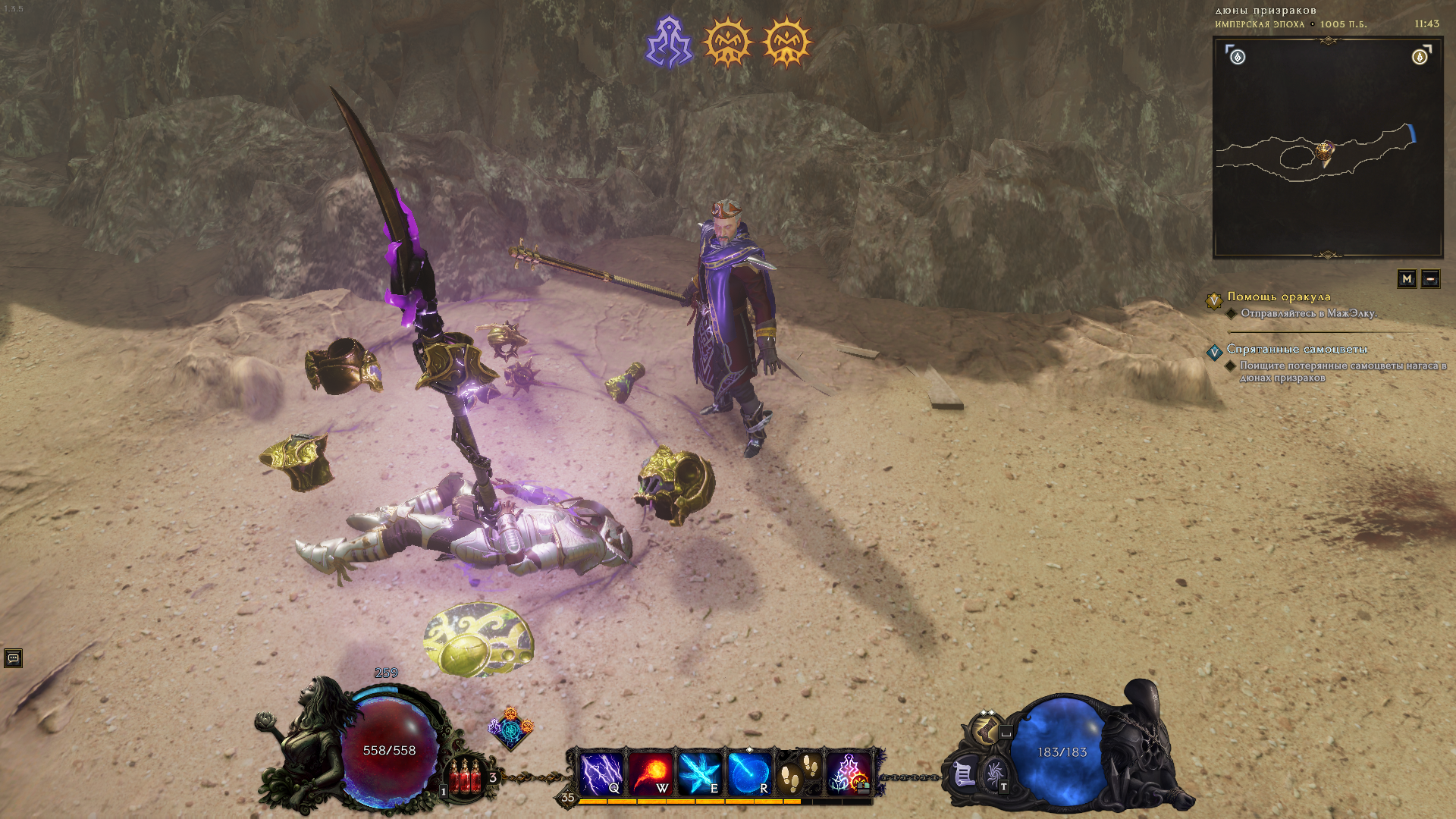Activate the swirl portal icon marked T
The width and height of the screenshot is (1456, 819).
coord(995,775)
